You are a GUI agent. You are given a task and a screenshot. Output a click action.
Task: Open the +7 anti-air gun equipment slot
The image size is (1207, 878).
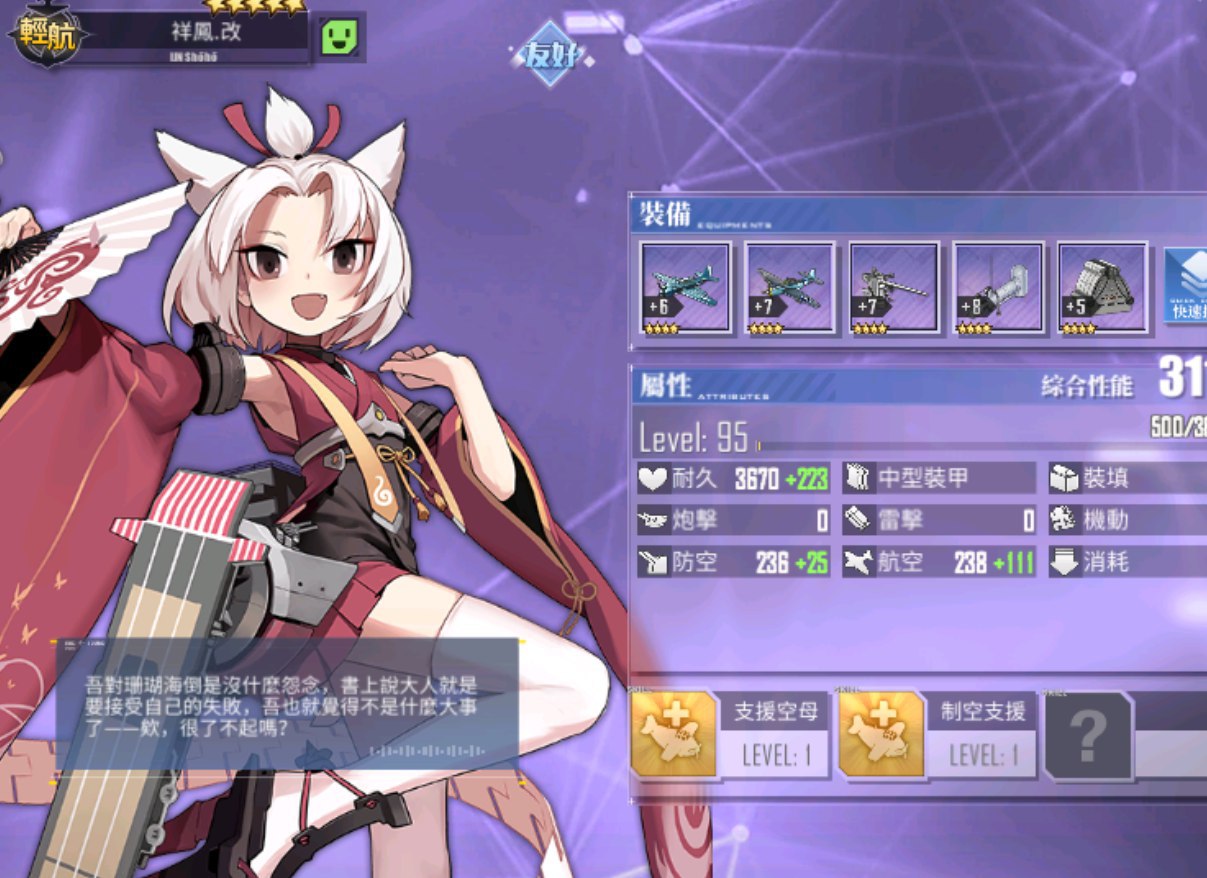click(894, 287)
